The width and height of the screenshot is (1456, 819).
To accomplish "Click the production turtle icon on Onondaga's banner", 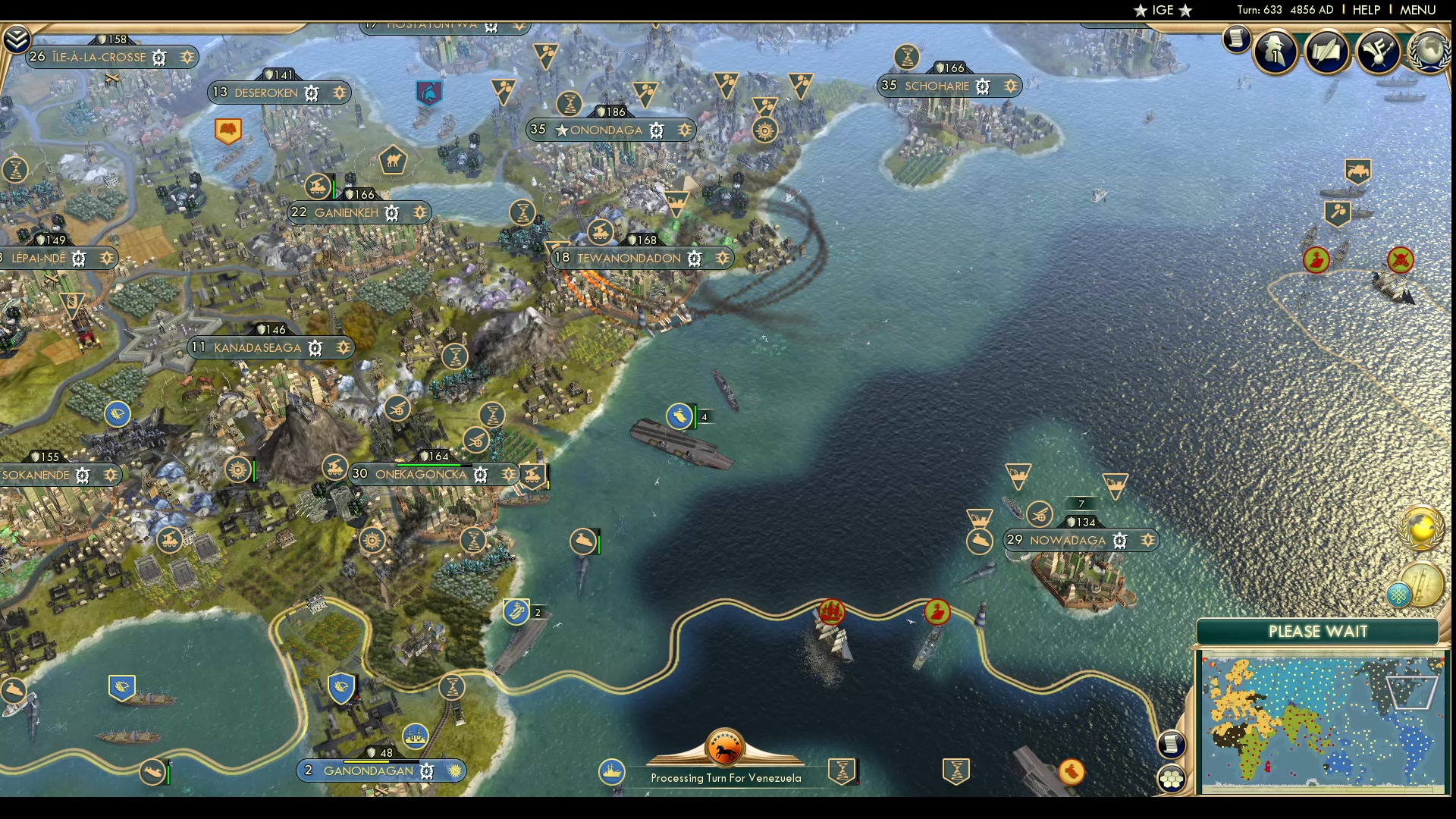I will (657, 131).
